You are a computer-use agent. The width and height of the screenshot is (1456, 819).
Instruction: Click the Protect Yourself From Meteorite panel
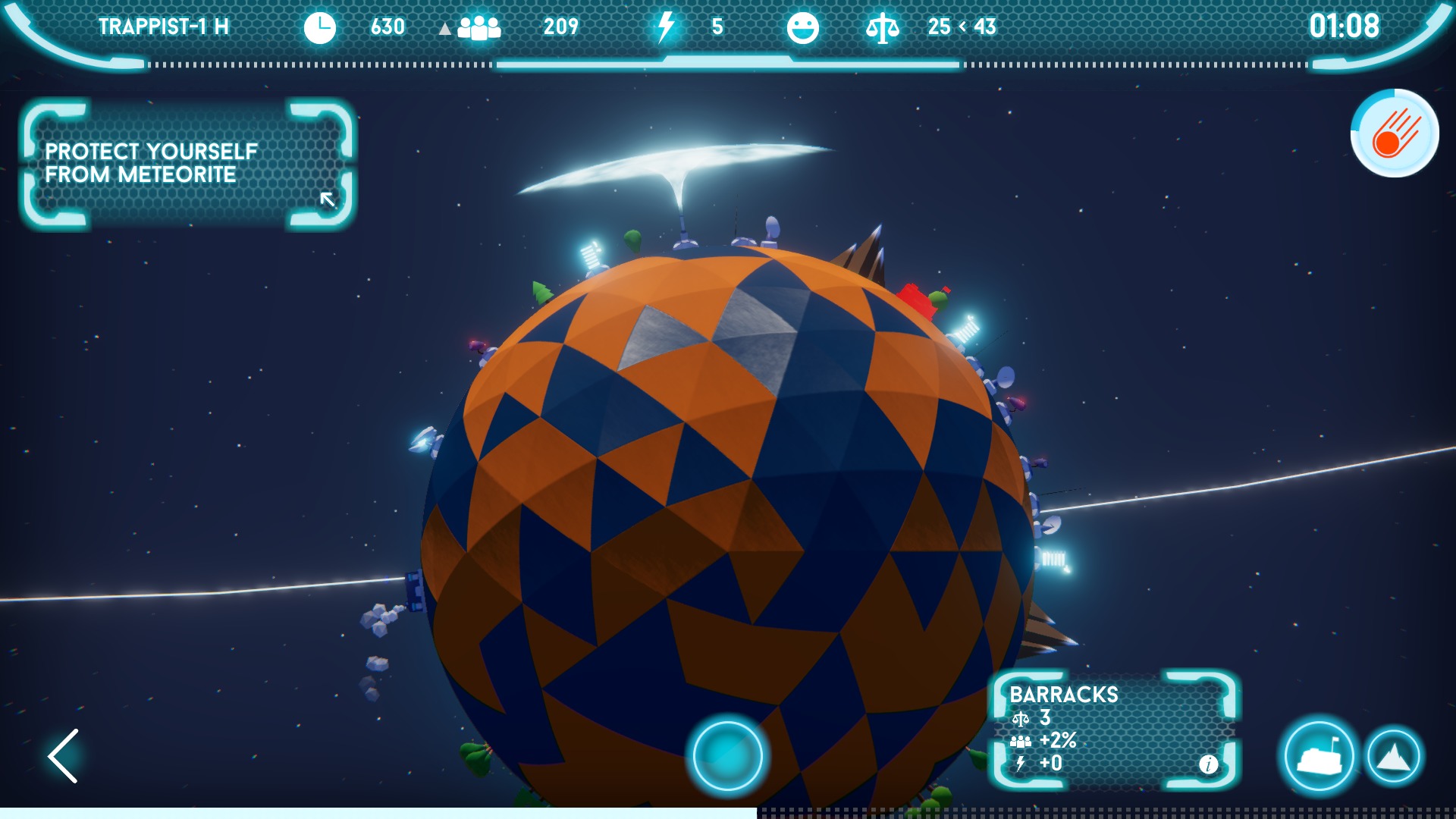click(186, 162)
